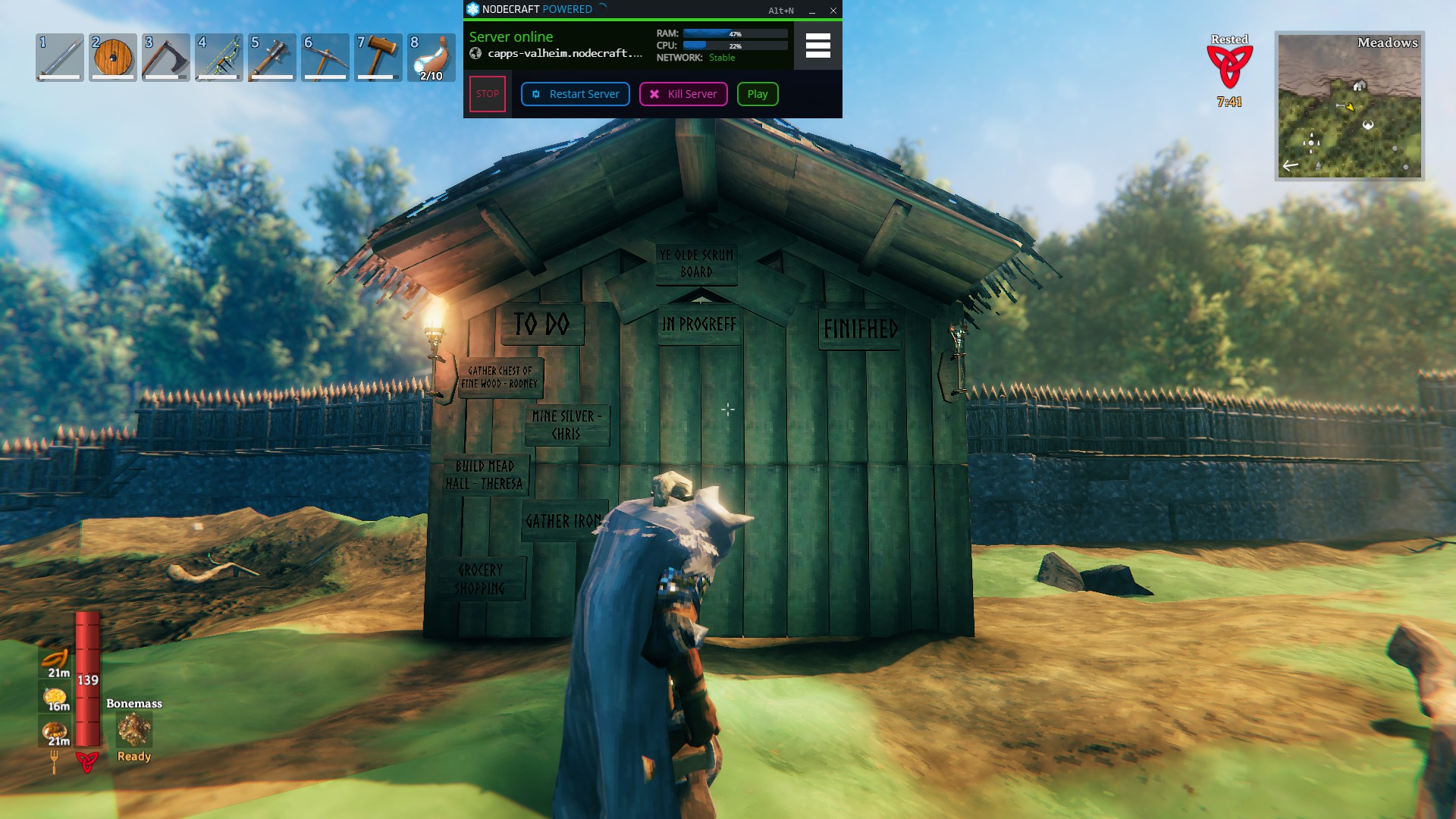Select the axe in hotbar slot 3

166,57
